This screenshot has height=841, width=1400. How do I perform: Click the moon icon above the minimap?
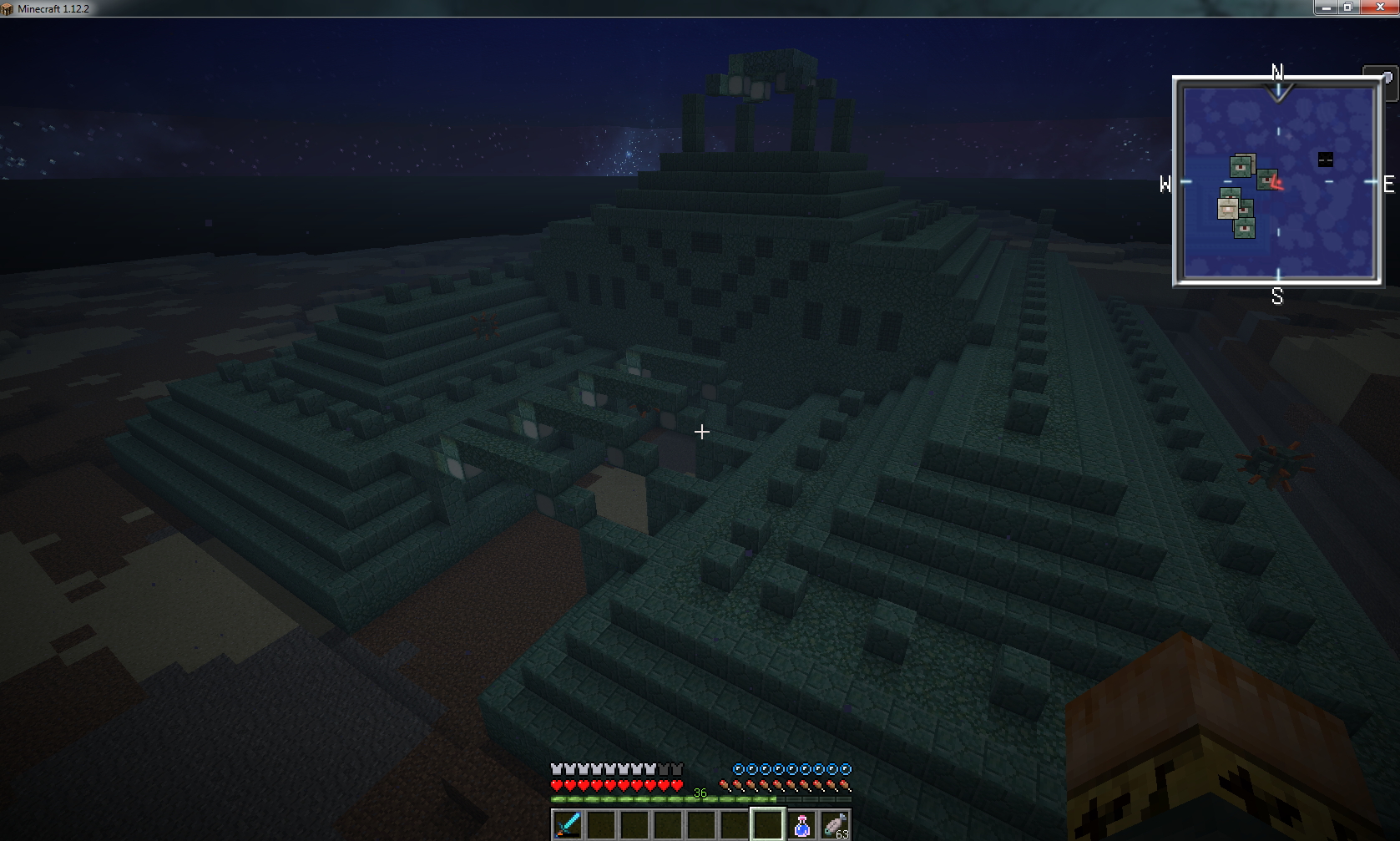coord(1387,78)
